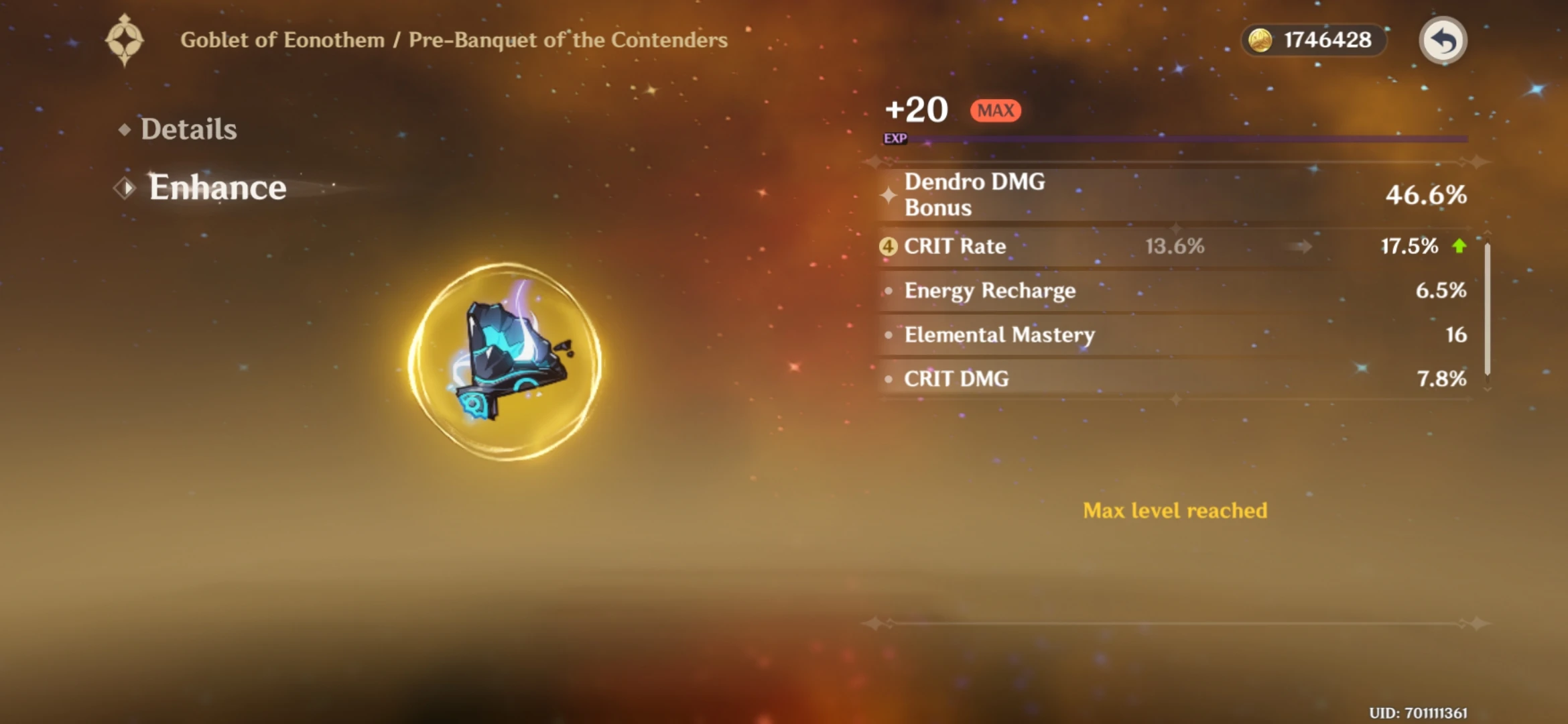Click the Goblet of Eonothem breadcrumb title

point(280,39)
